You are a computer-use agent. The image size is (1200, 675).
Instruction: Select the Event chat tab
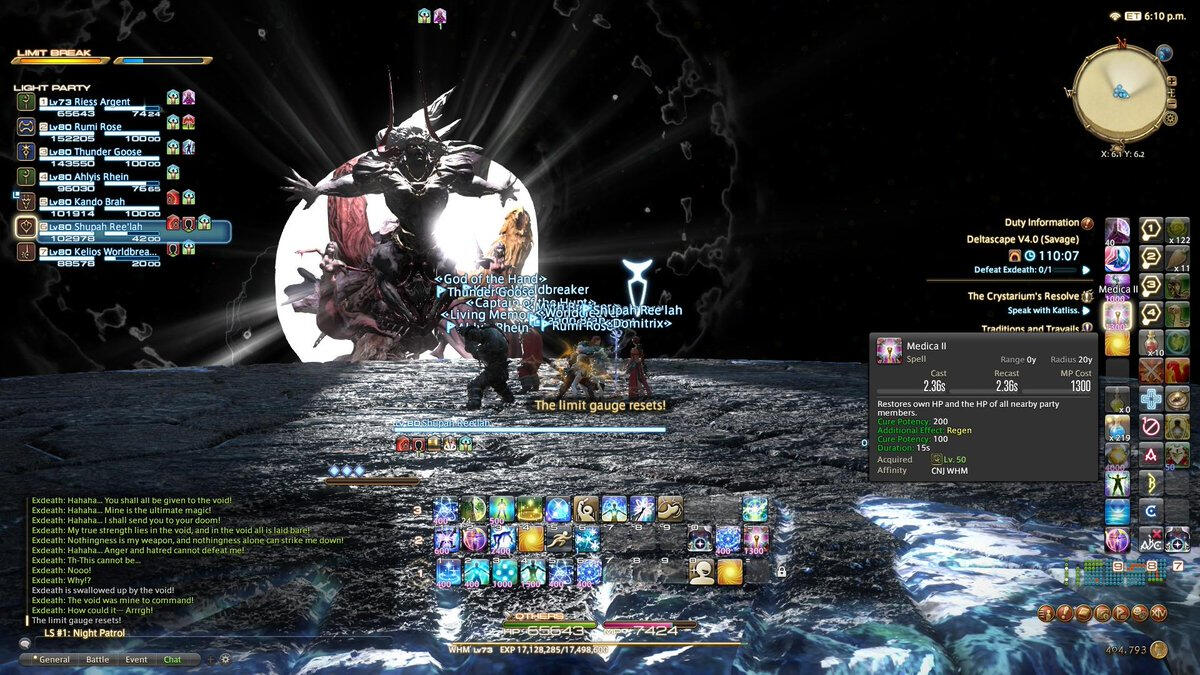(x=136, y=660)
